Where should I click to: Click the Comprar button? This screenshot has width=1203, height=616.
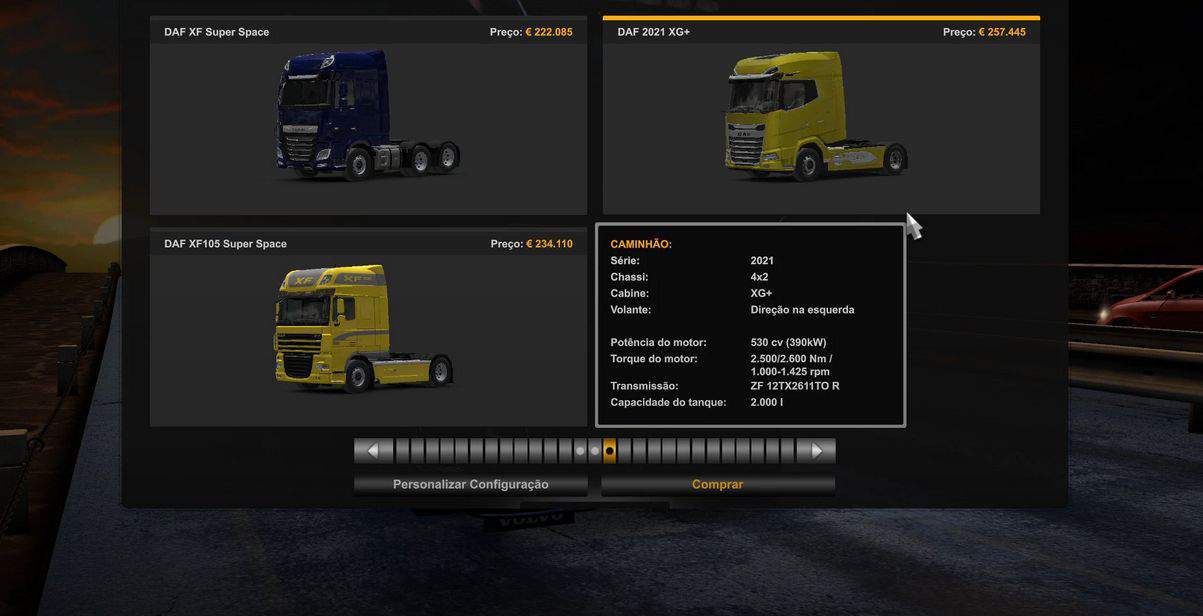pyautogui.click(x=717, y=484)
